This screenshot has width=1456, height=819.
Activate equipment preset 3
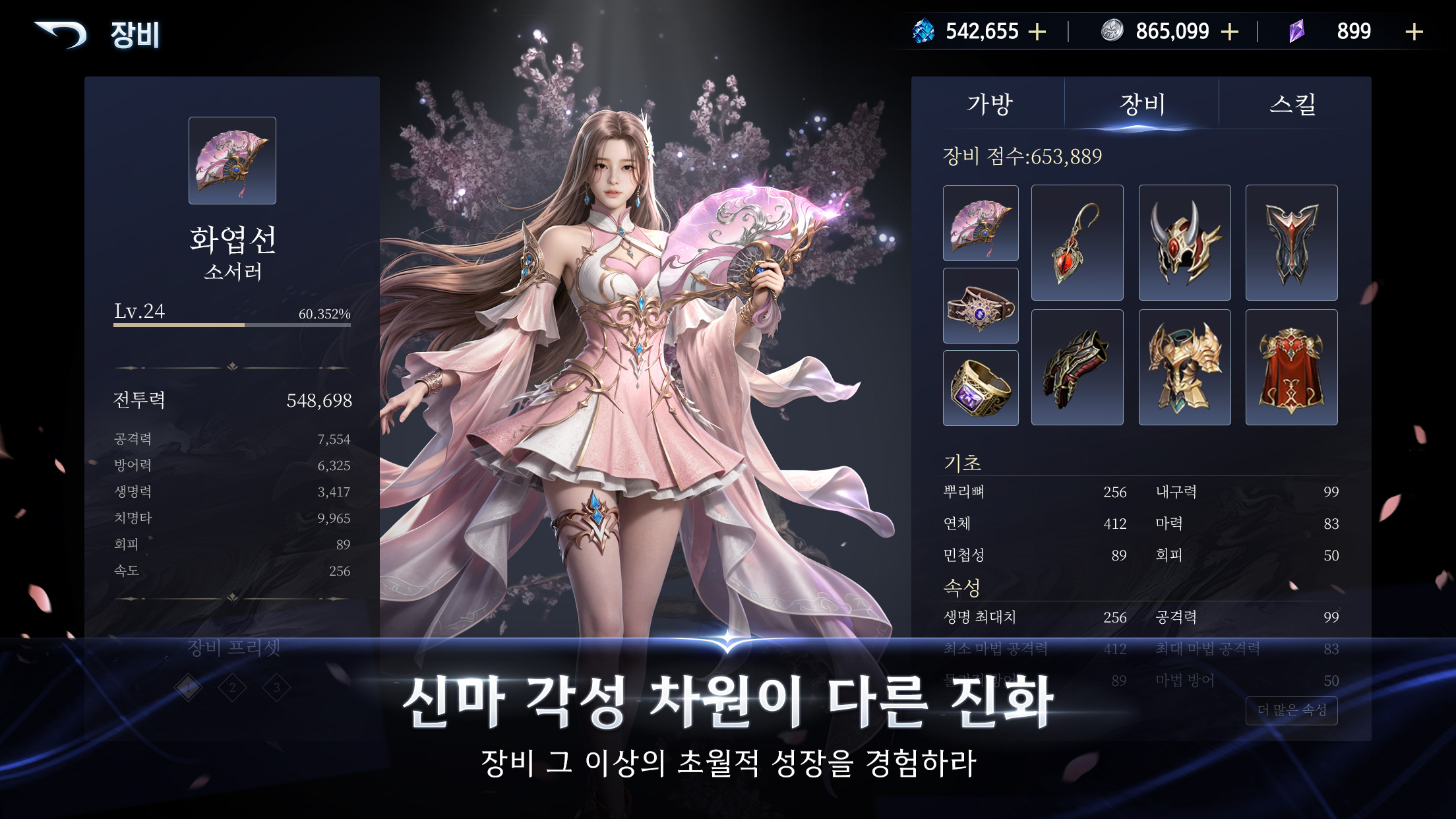(x=278, y=686)
